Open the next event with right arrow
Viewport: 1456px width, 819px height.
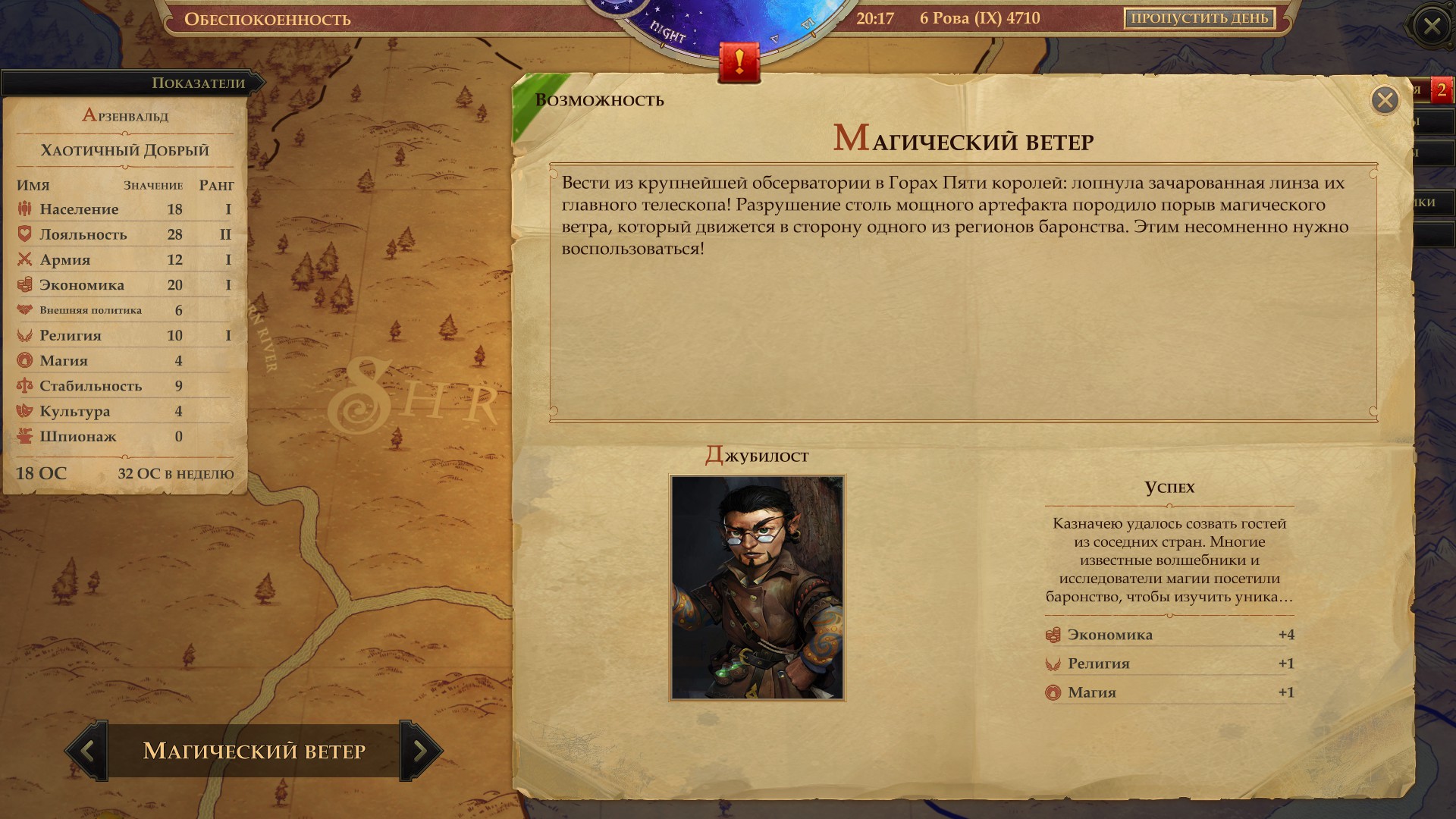(x=419, y=751)
